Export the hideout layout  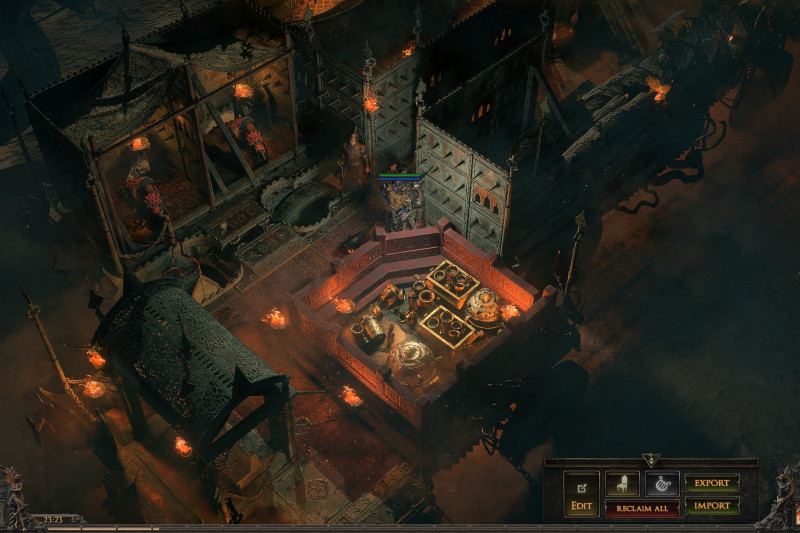tap(712, 484)
